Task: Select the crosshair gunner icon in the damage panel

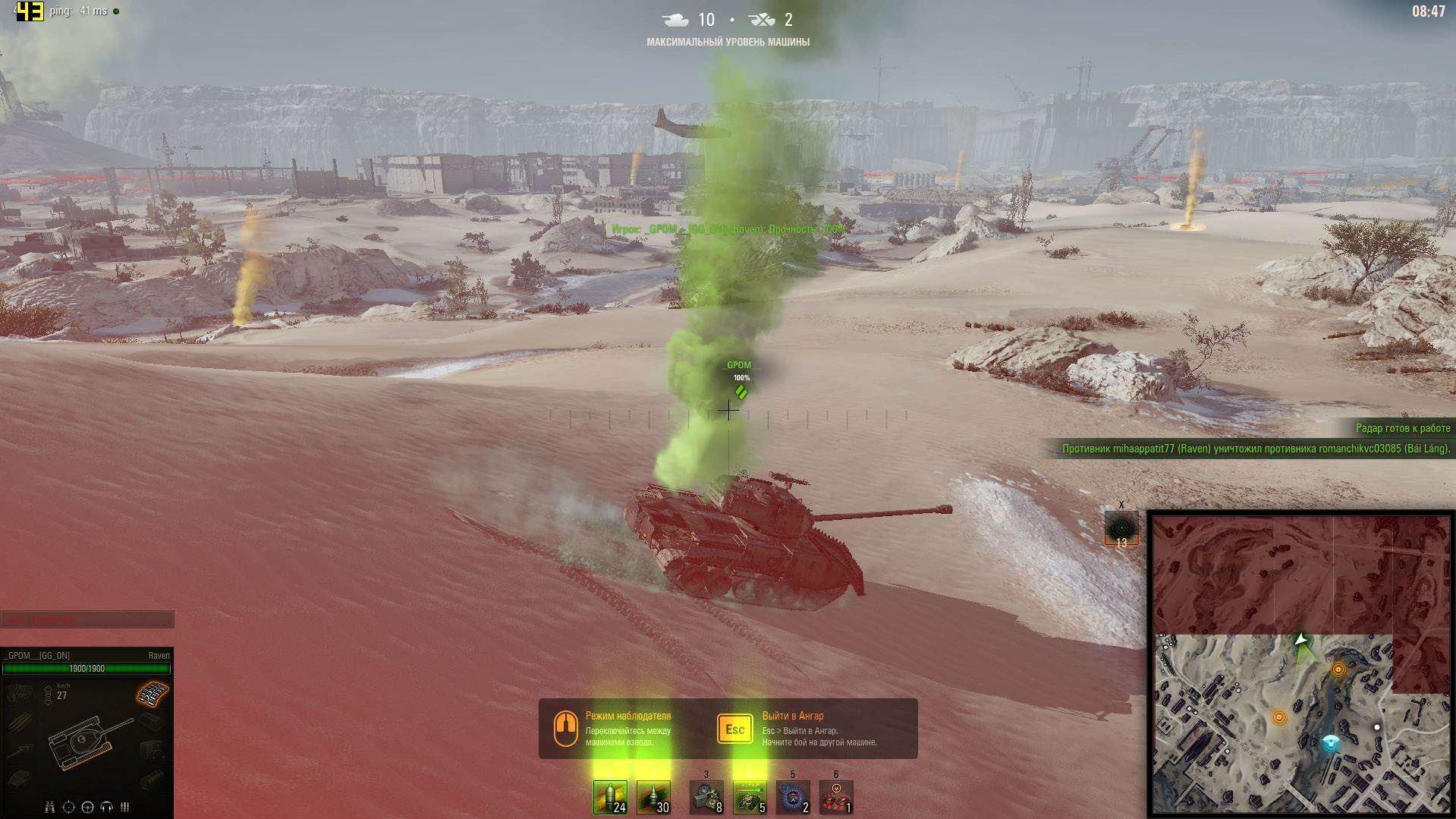Action: click(x=68, y=807)
